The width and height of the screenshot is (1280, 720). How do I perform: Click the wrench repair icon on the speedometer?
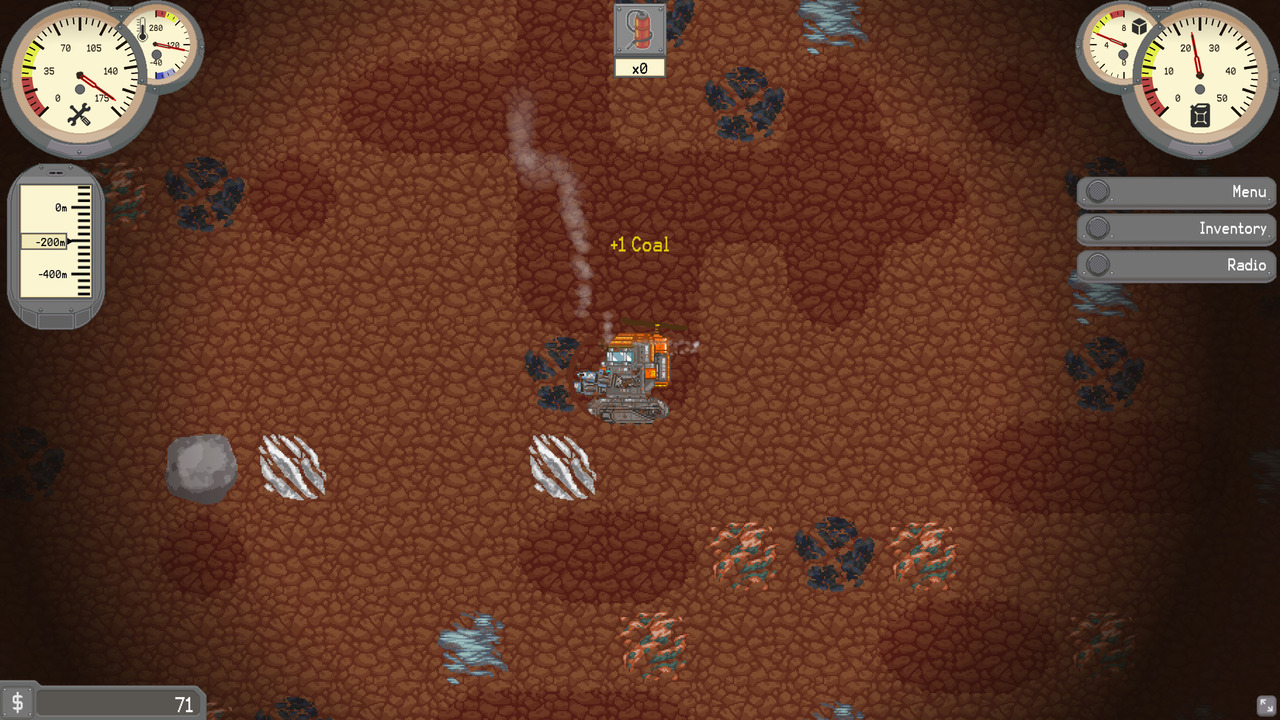(x=79, y=114)
